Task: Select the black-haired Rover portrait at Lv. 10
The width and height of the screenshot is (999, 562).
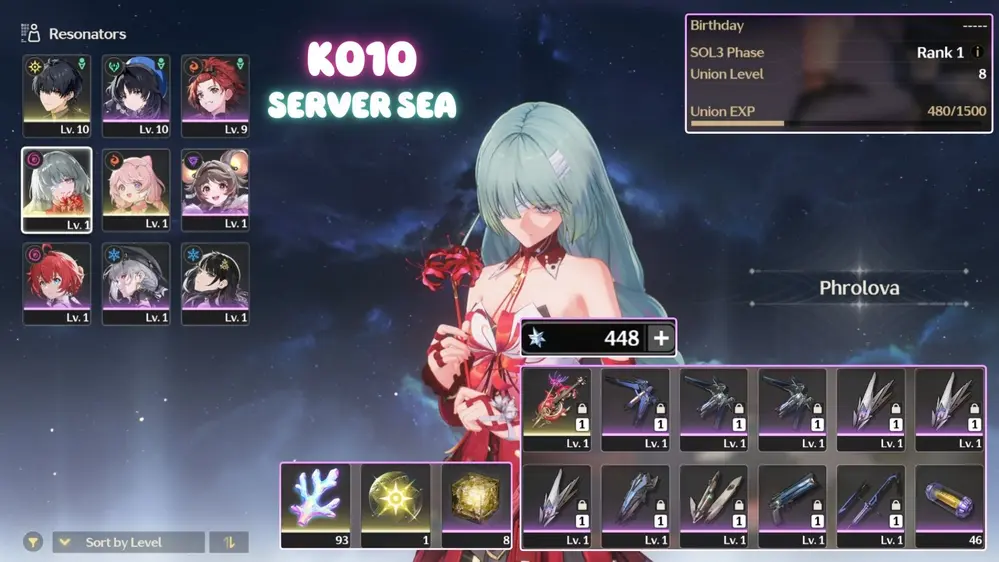Action: pos(57,96)
